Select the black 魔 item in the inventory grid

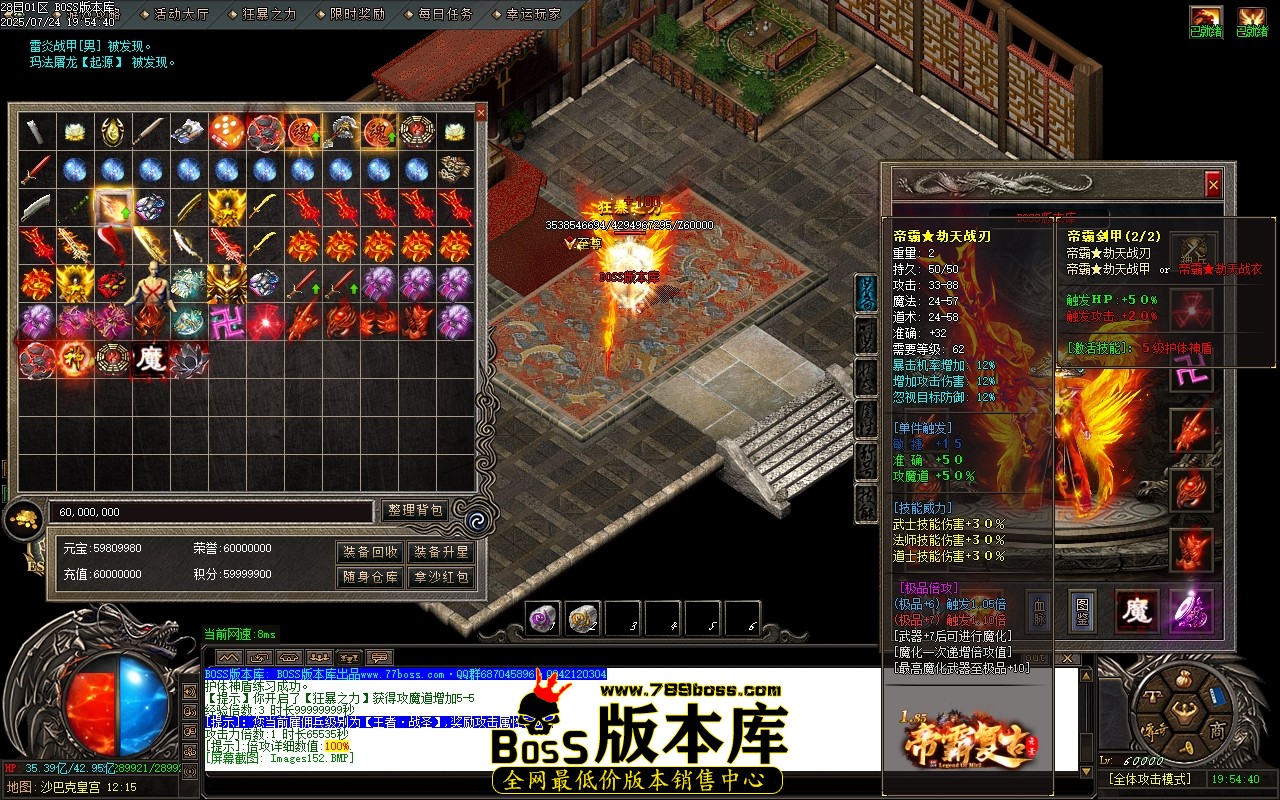[148, 357]
